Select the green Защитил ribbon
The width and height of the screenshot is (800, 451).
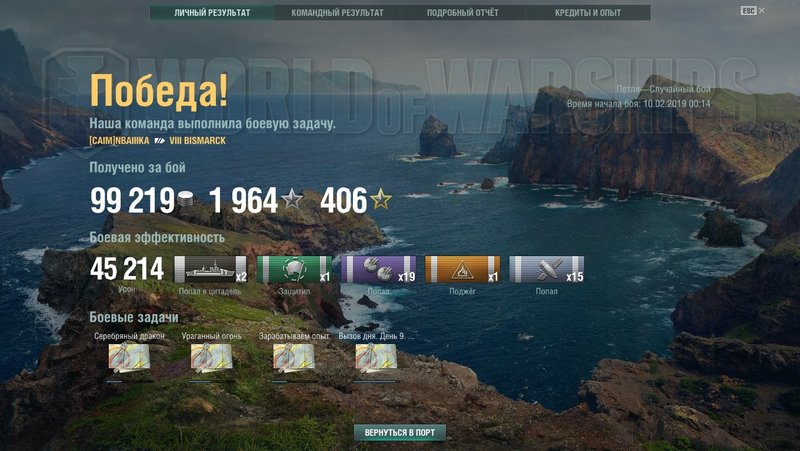tap(295, 270)
